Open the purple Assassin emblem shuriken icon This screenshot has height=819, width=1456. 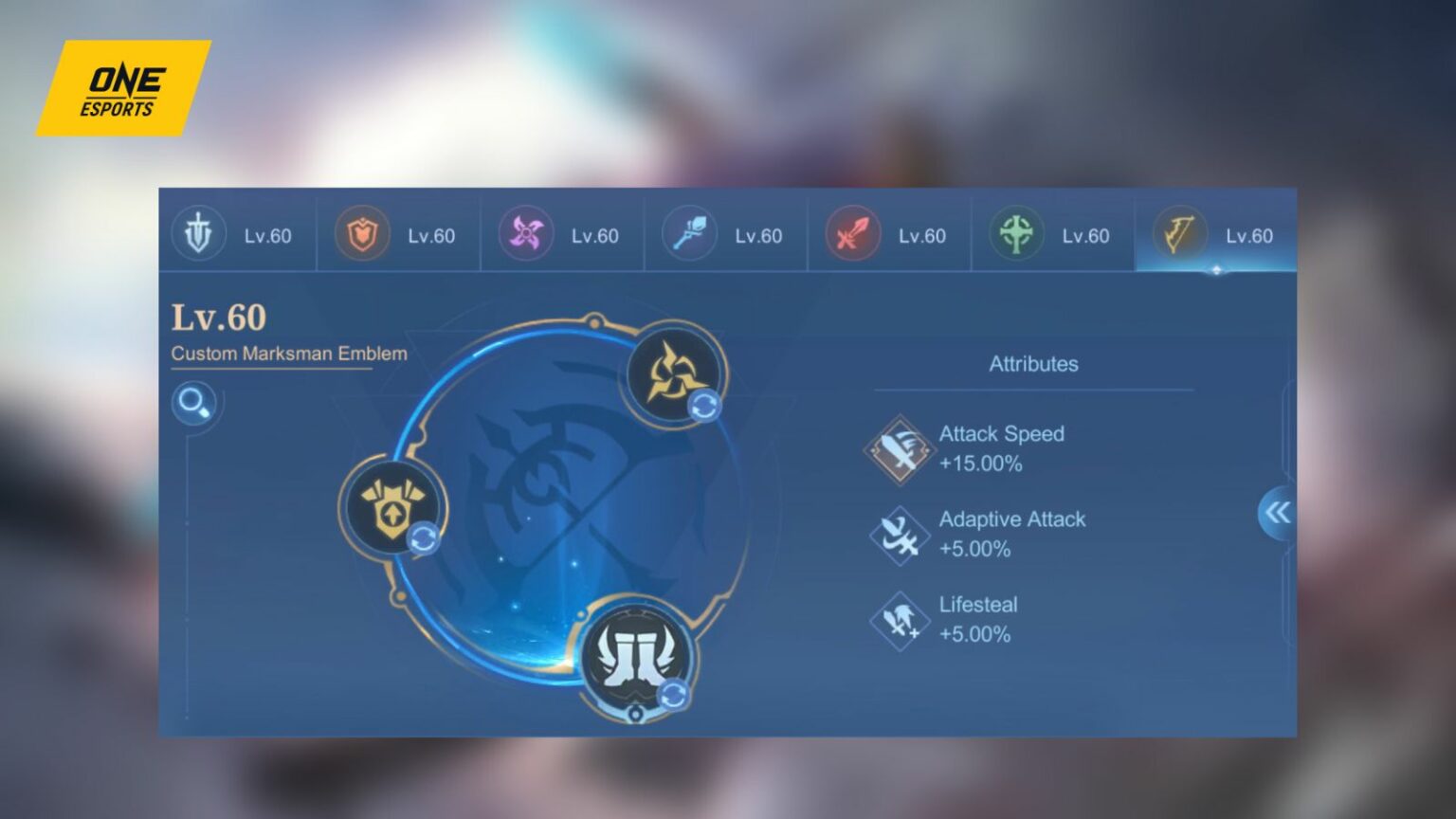(x=528, y=234)
